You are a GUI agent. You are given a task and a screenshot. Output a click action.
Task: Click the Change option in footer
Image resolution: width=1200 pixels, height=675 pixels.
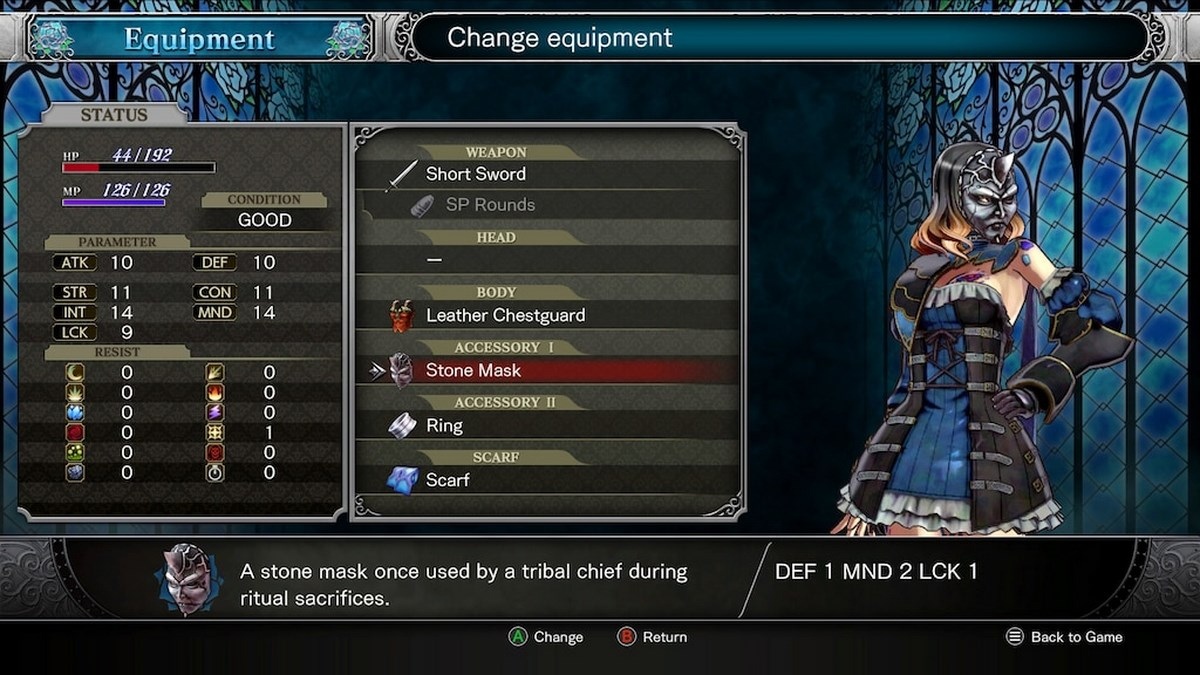tap(546, 637)
